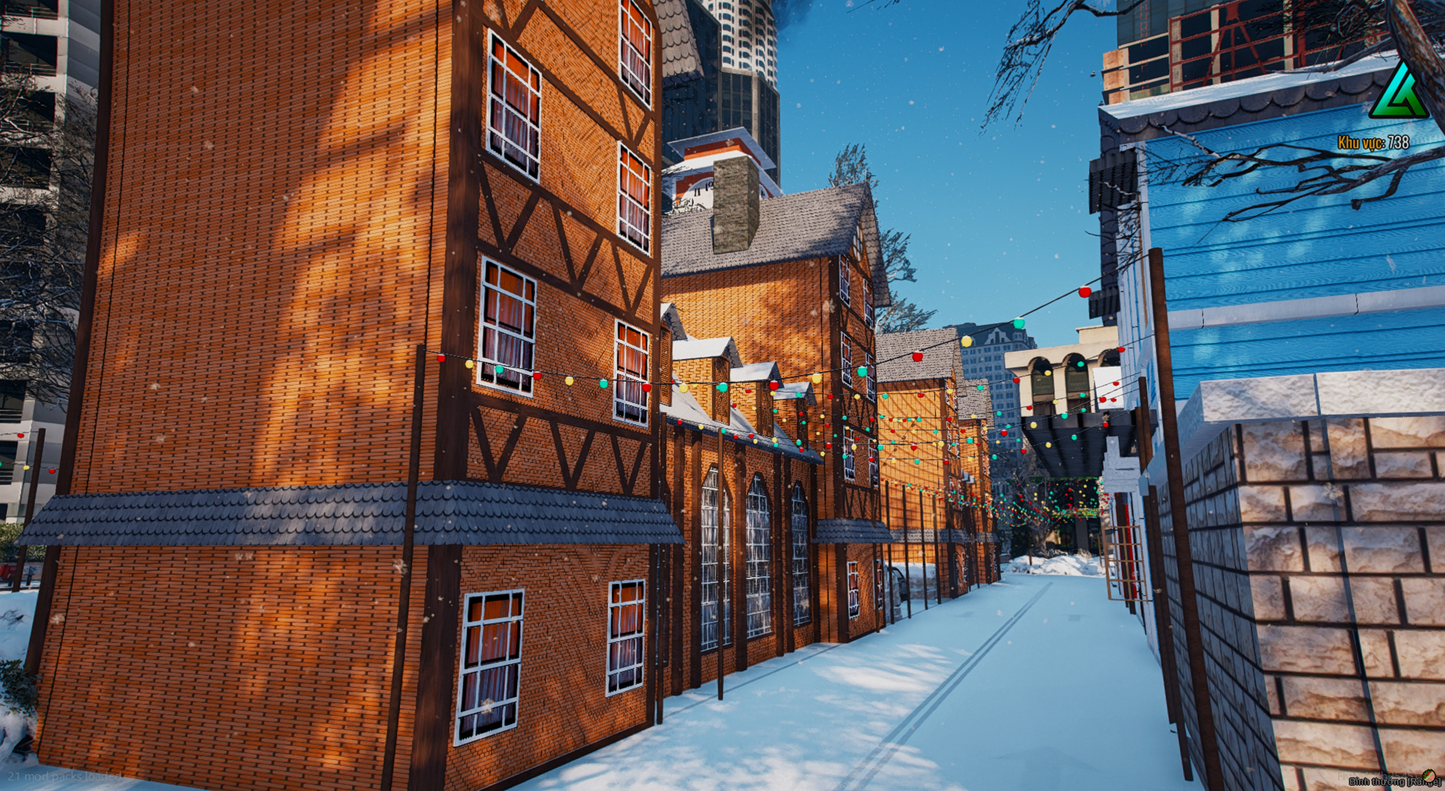Click the round voice range indicator icon
Image resolution: width=1445 pixels, height=791 pixels.
(x=1429, y=776)
